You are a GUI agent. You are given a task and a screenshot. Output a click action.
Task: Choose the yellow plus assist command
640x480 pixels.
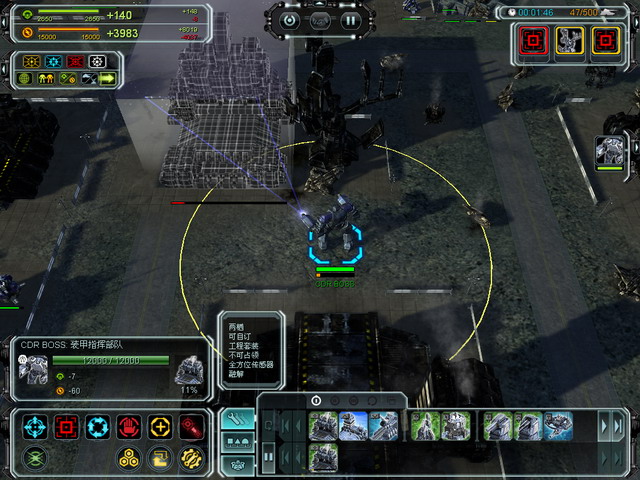[160, 428]
